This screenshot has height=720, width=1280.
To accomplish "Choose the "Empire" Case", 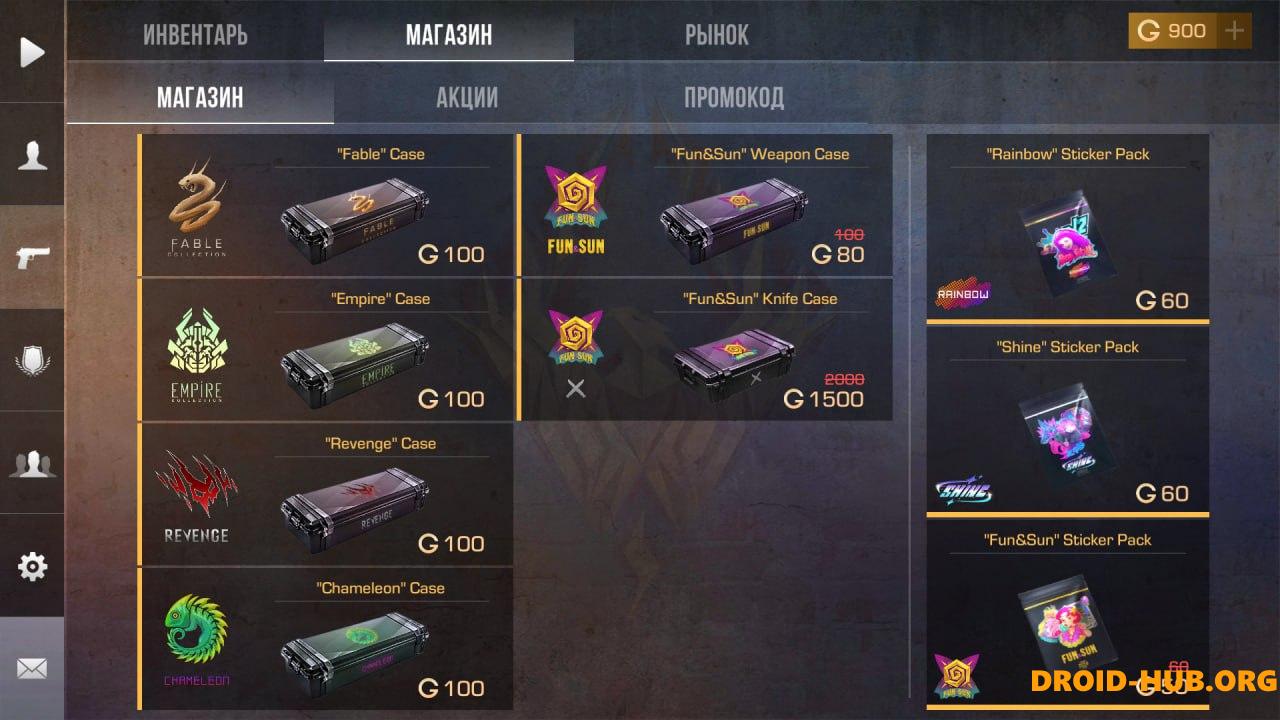I will [x=326, y=350].
